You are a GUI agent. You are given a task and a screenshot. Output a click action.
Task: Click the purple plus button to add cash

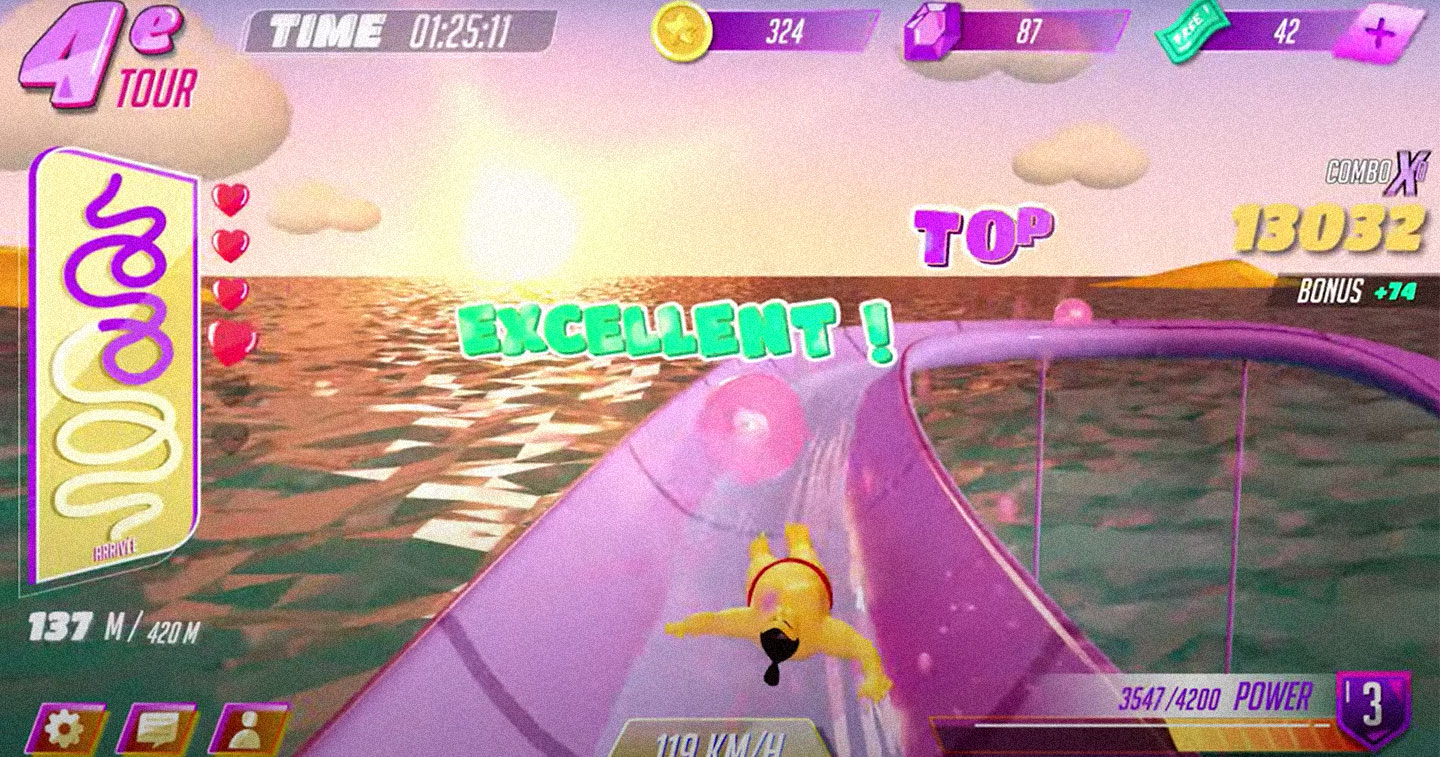coord(1379,33)
